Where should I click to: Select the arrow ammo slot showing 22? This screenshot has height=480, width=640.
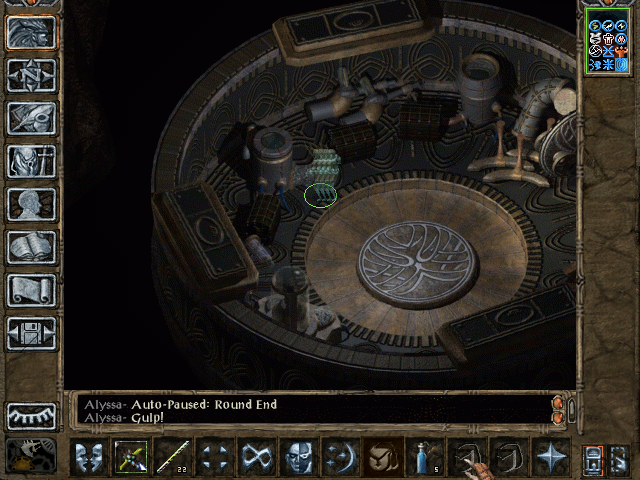point(173,457)
